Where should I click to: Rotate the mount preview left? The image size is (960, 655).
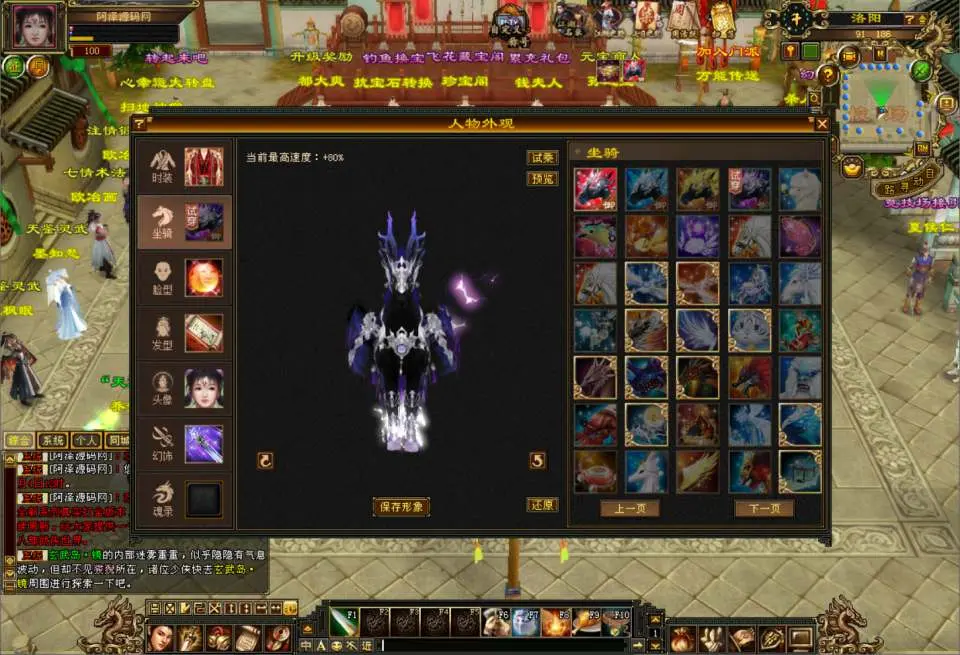[265, 460]
